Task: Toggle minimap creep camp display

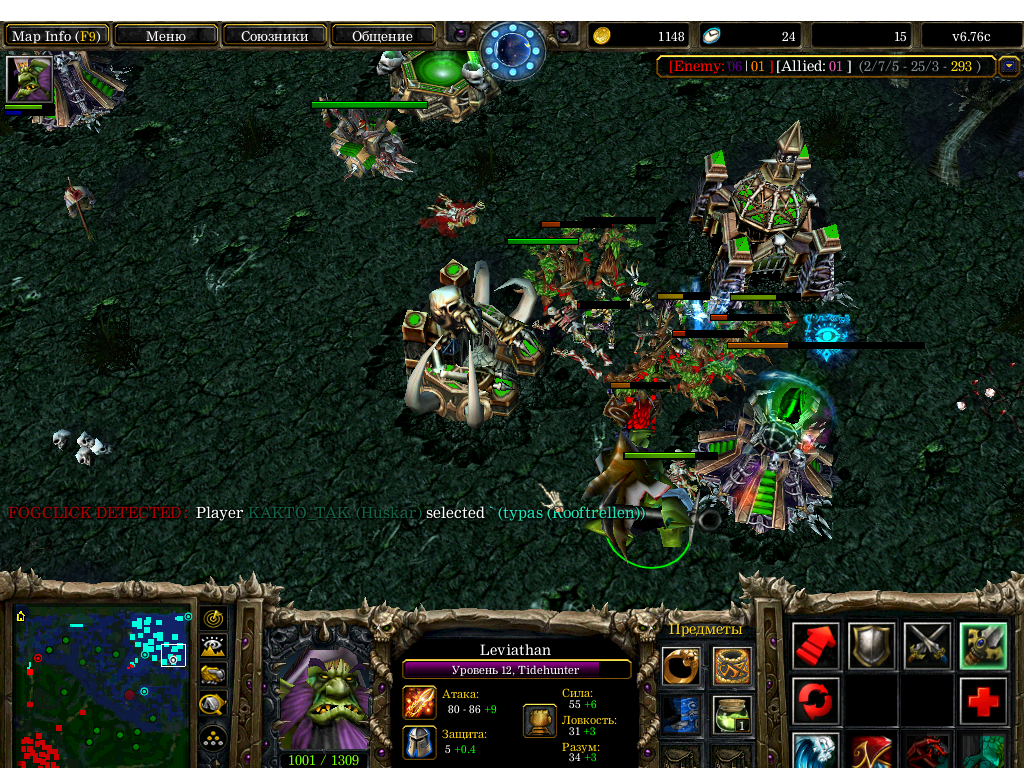Action: (213, 704)
